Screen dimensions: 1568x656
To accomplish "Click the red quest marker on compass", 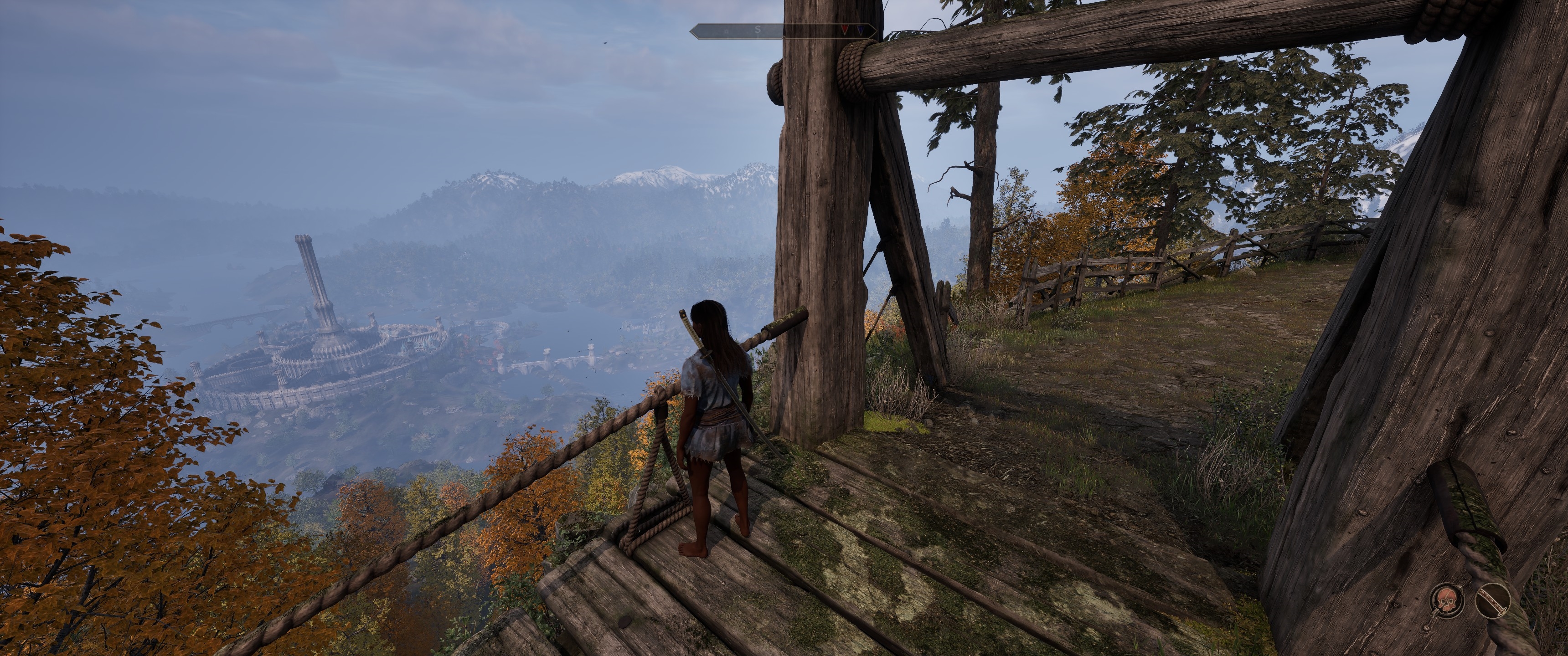I will 845,29.
